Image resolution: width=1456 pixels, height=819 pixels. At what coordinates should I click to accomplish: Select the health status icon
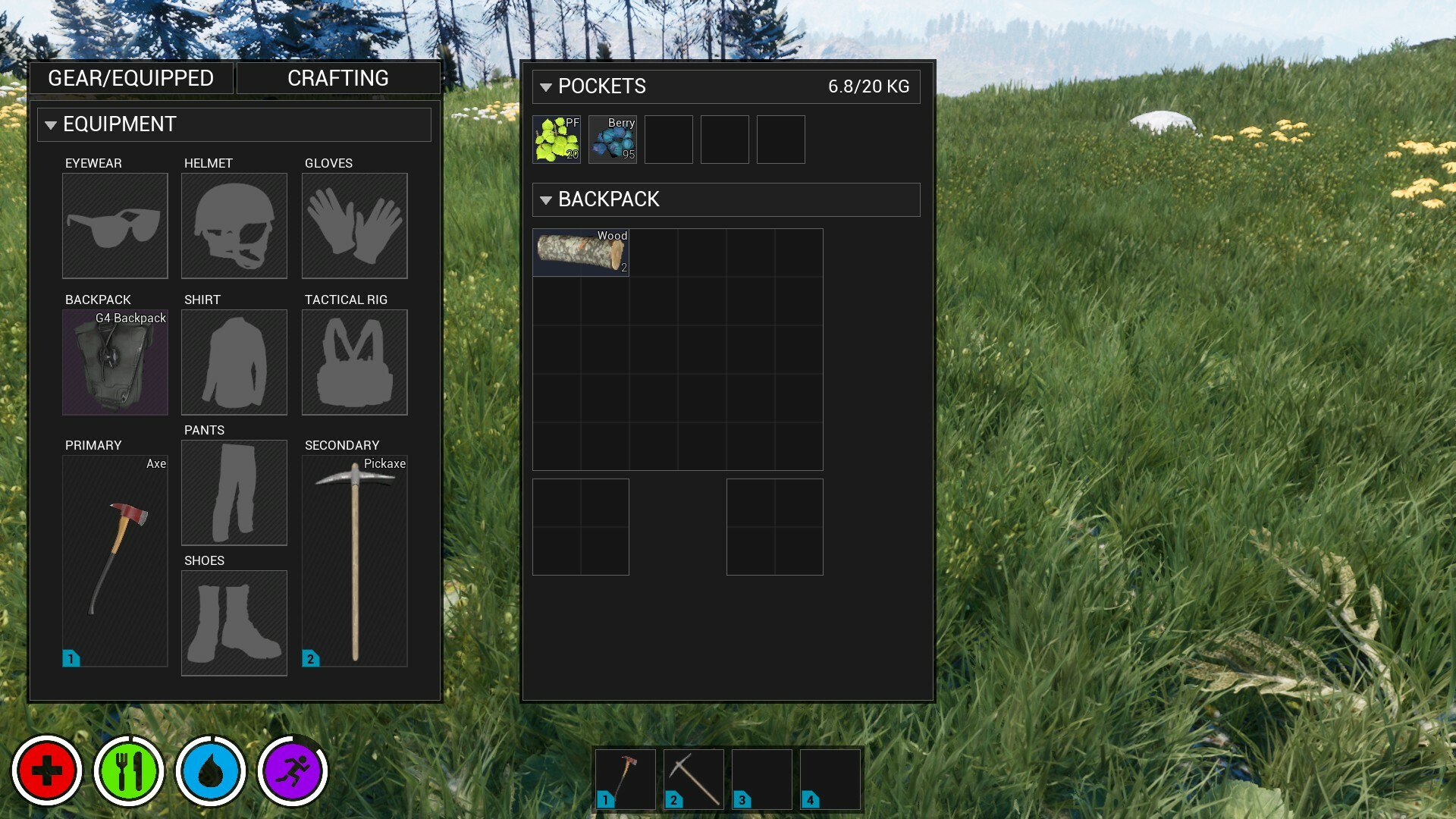coord(47,770)
